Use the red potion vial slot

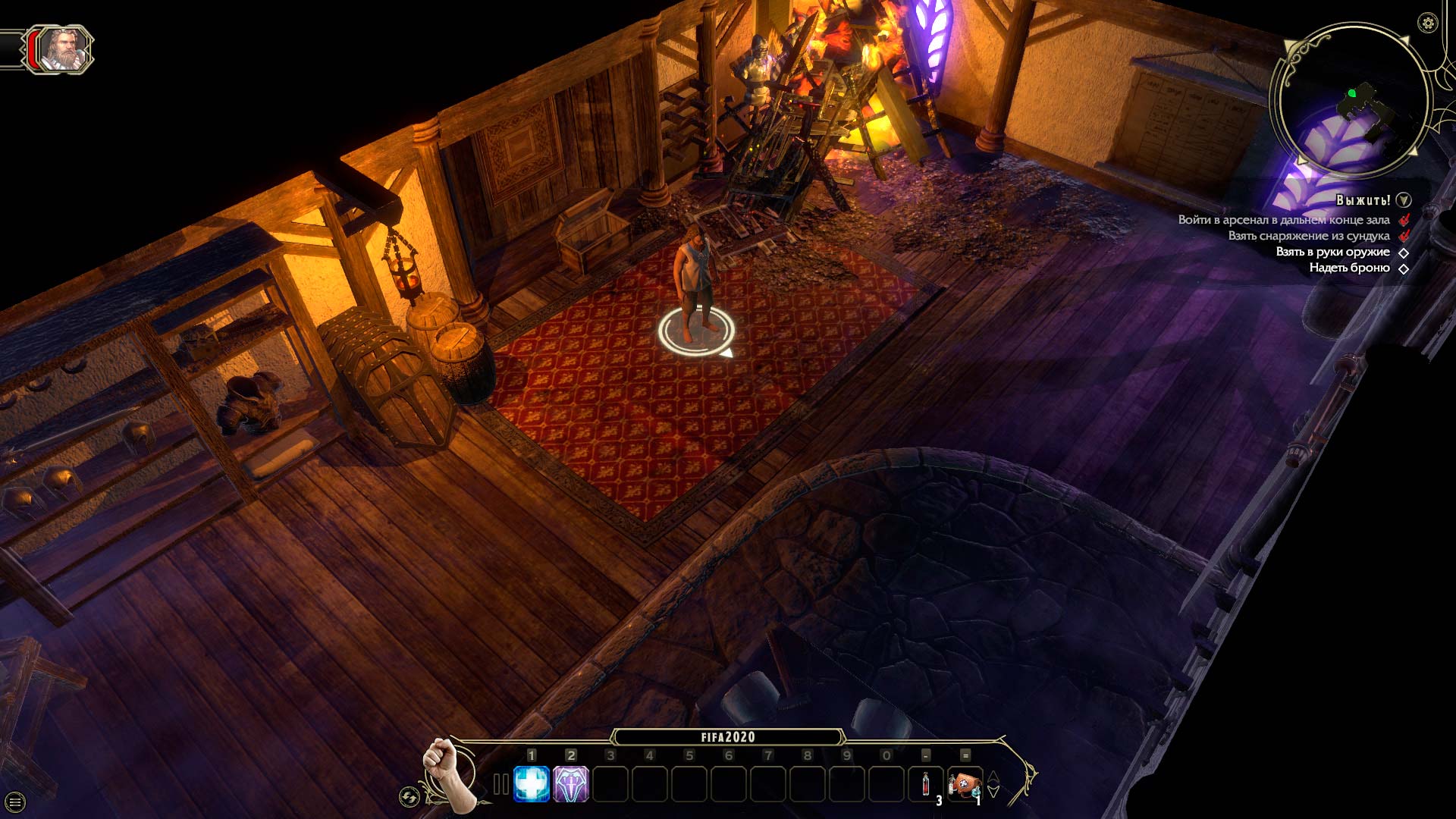pyautogui.click(x=926, y=784)
